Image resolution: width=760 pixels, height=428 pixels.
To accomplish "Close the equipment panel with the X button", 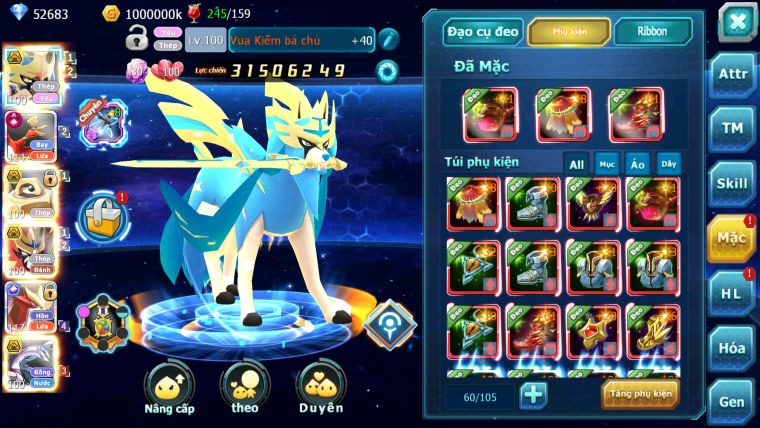I will (x=736, y=21).
